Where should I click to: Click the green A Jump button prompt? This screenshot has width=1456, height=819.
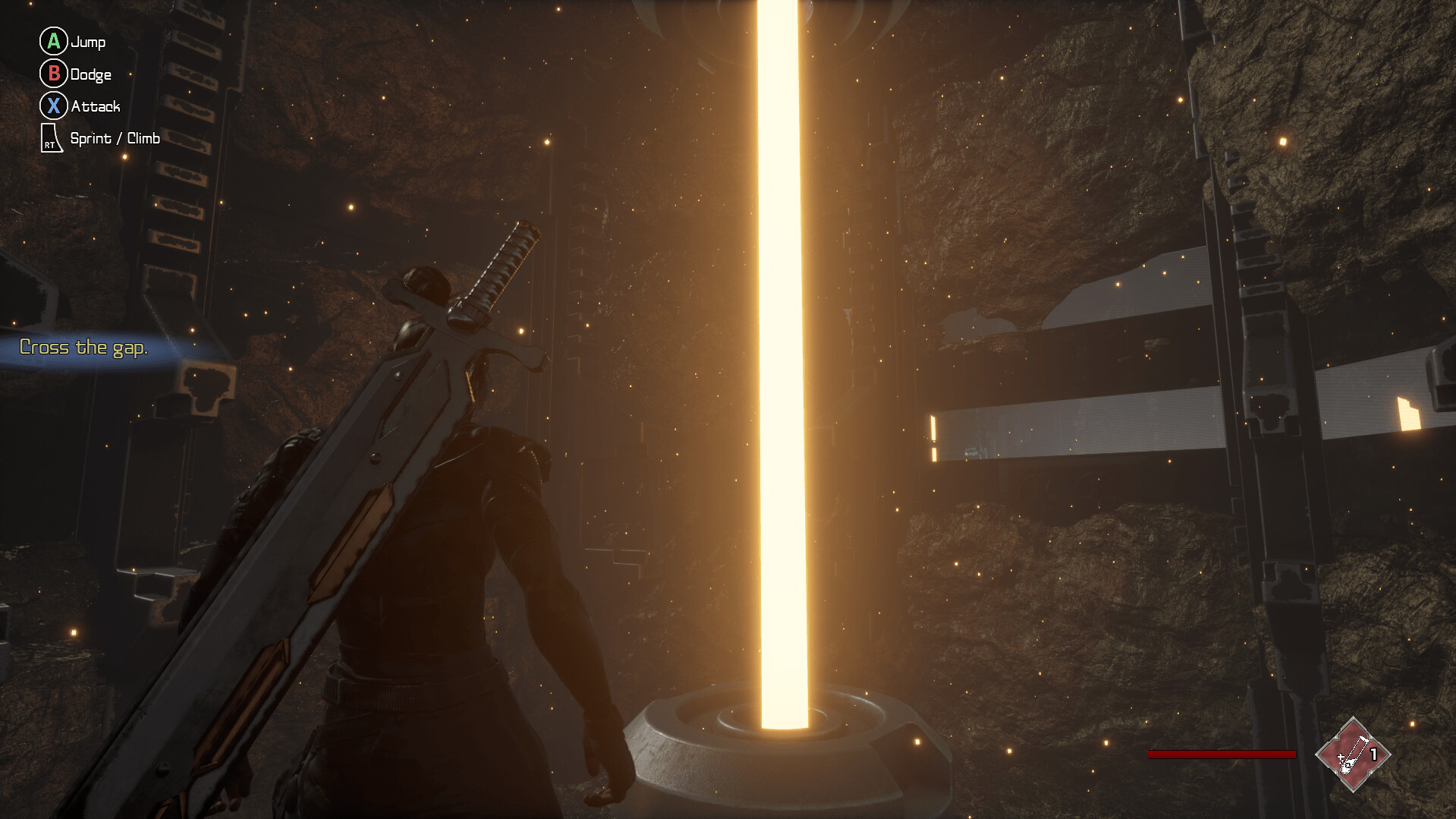[x=53, y=42]
